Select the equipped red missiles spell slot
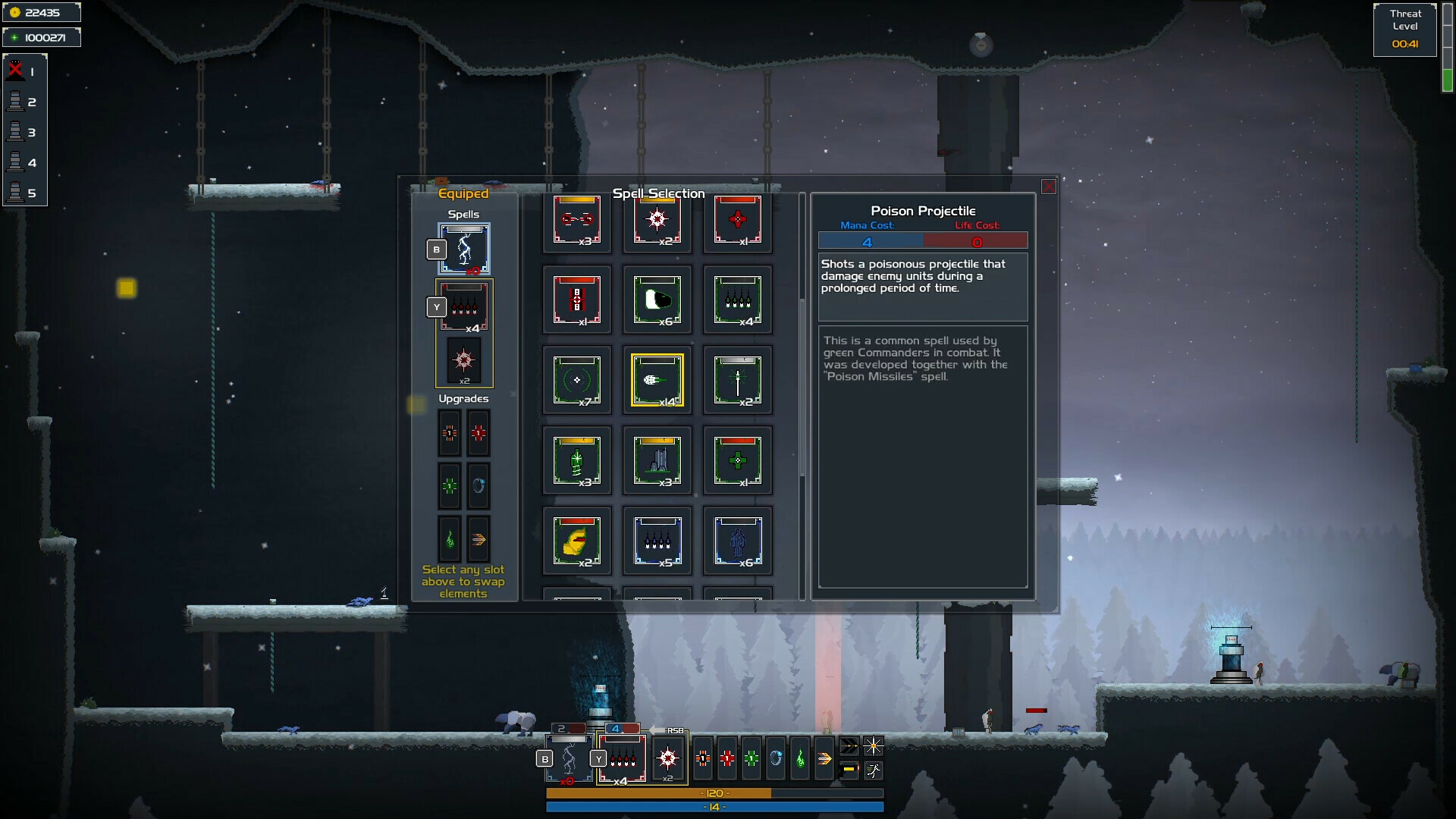Screen dimensions: 1456x819 click(464, 307)
